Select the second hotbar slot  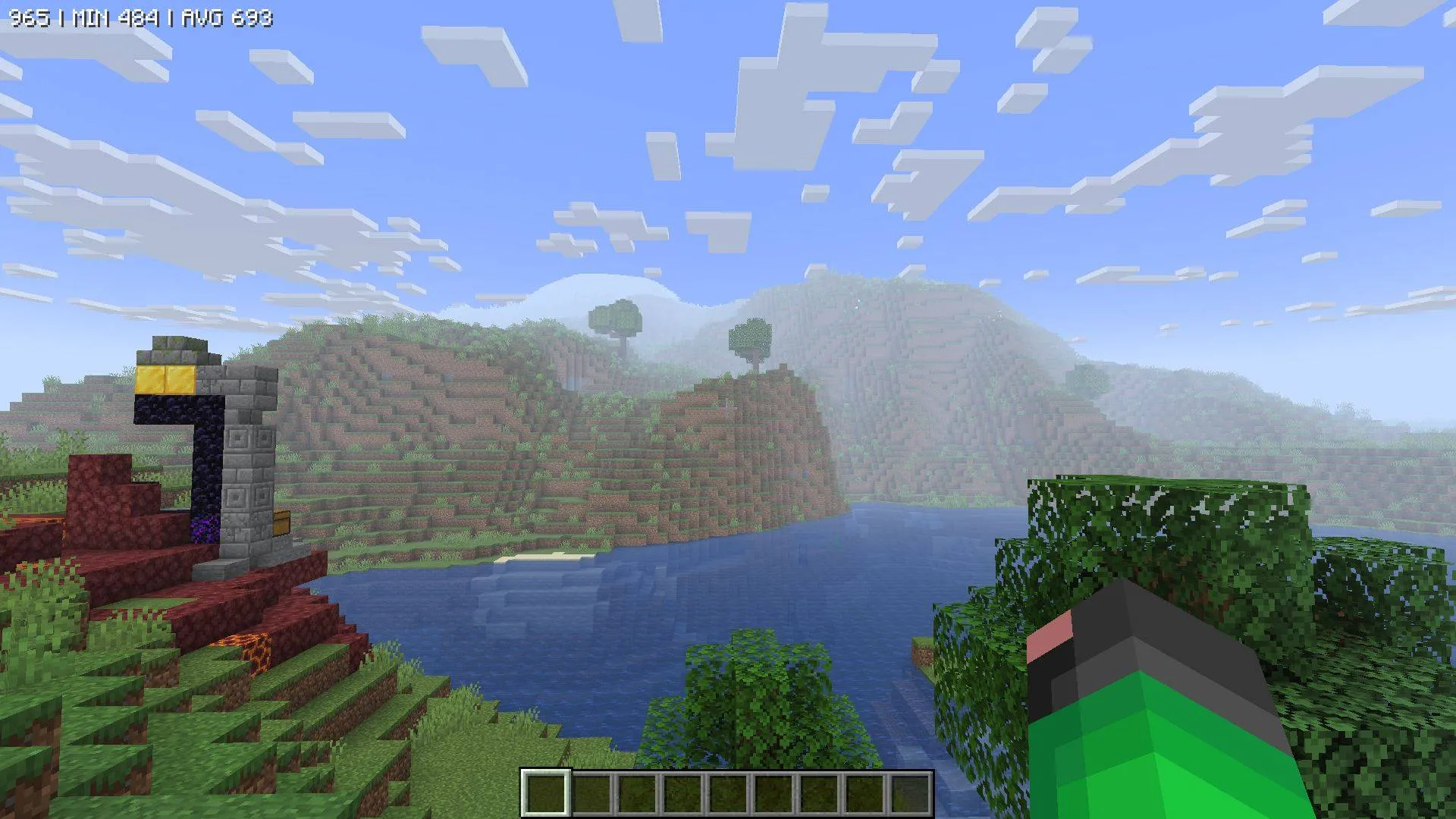tap(591, 795)
